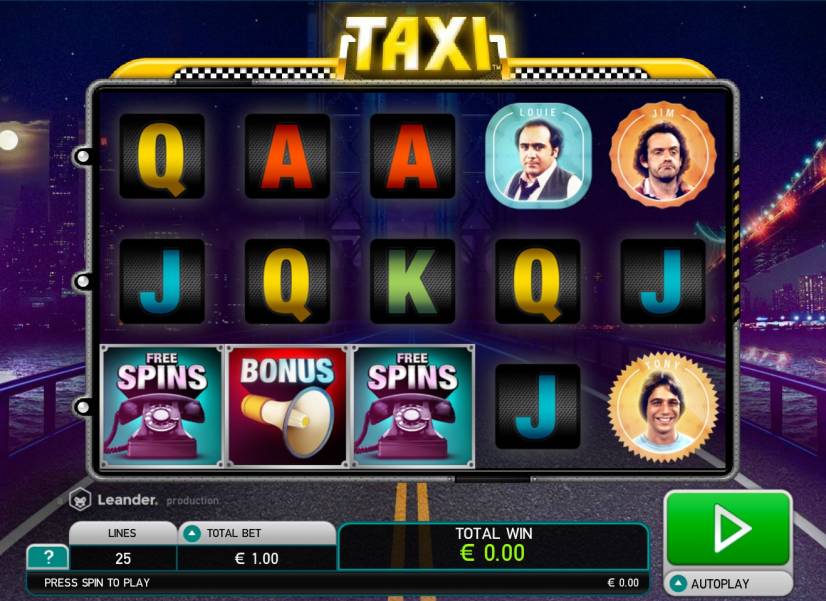Select the Lines tab showing 25
Image resolution: width=826 pixels, height=601 pixels.
[123, 546]
